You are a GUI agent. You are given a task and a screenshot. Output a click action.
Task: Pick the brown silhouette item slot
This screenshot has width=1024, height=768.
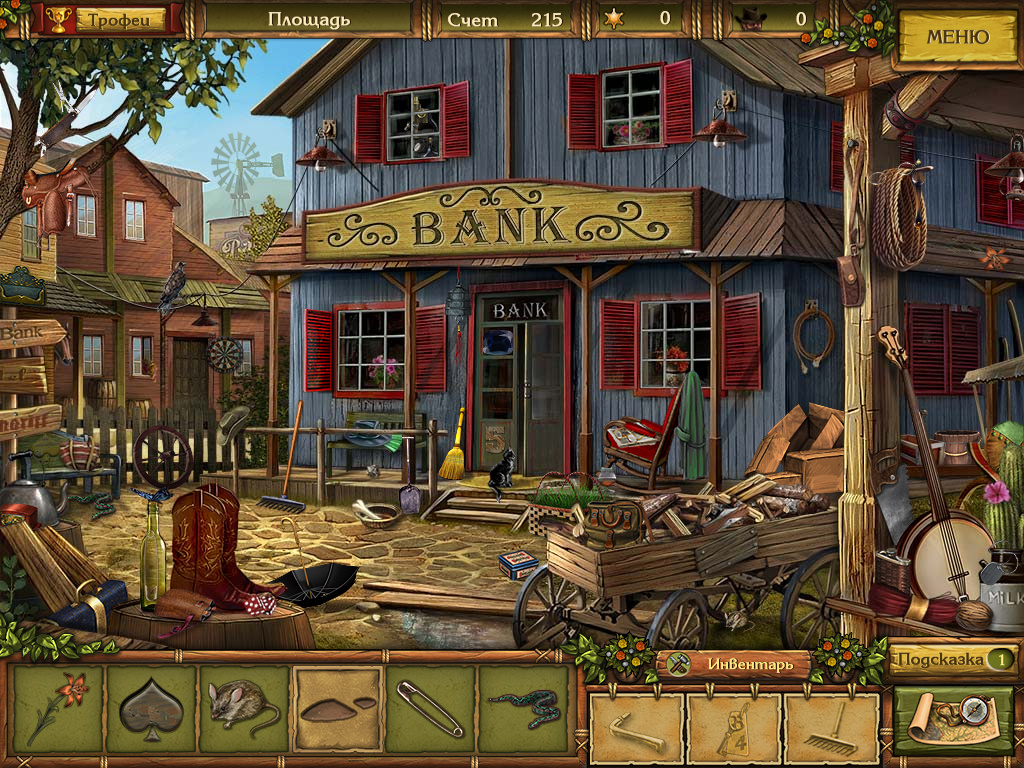pyautogui.click(x=338, y=709)
